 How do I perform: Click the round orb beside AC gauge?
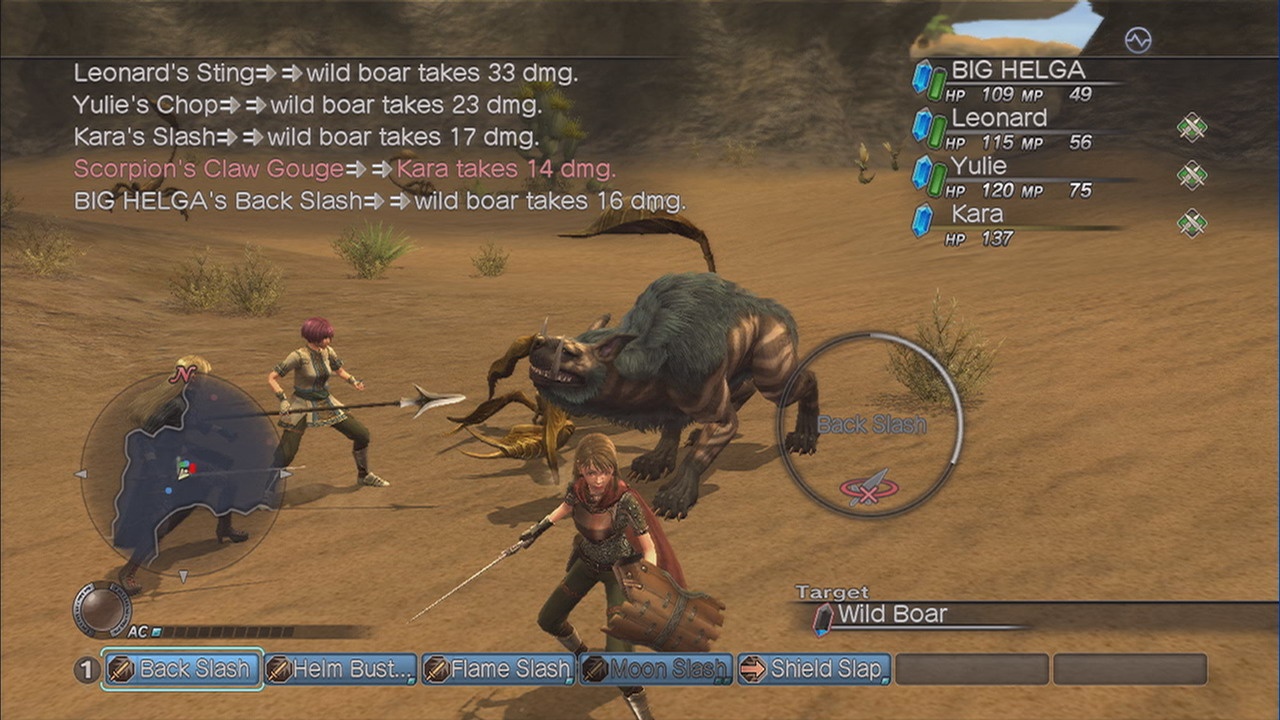[x=102, y=608]
